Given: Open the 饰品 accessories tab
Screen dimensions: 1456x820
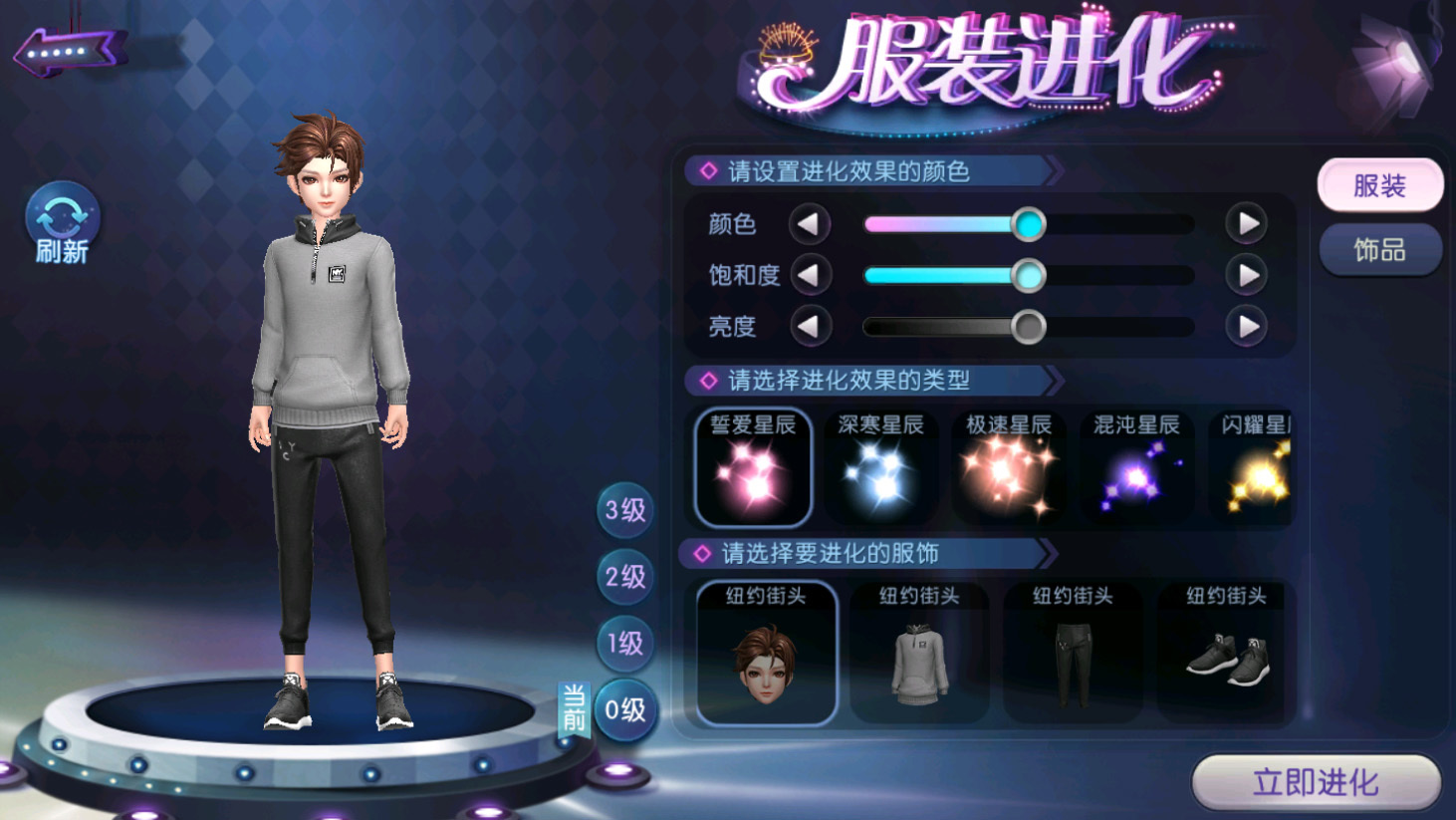Looking at the screenshot, I should pos(1379,250).
